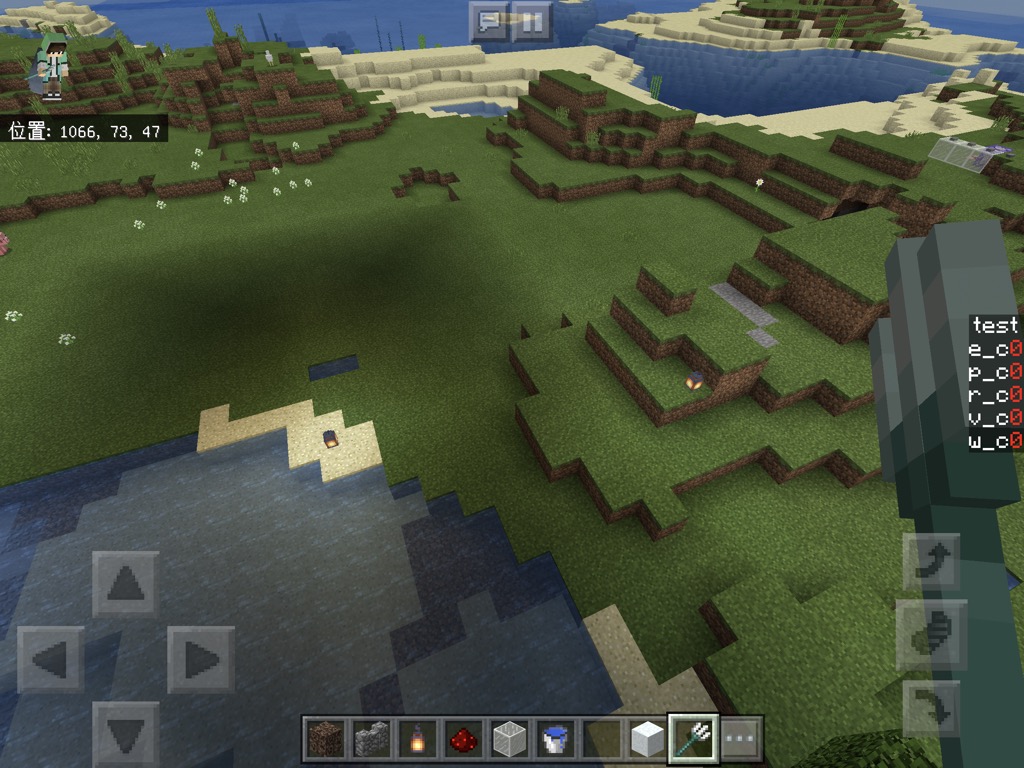Tap the middle flight button between the arrows
The image size is (1024, 768).
[931, 635]
